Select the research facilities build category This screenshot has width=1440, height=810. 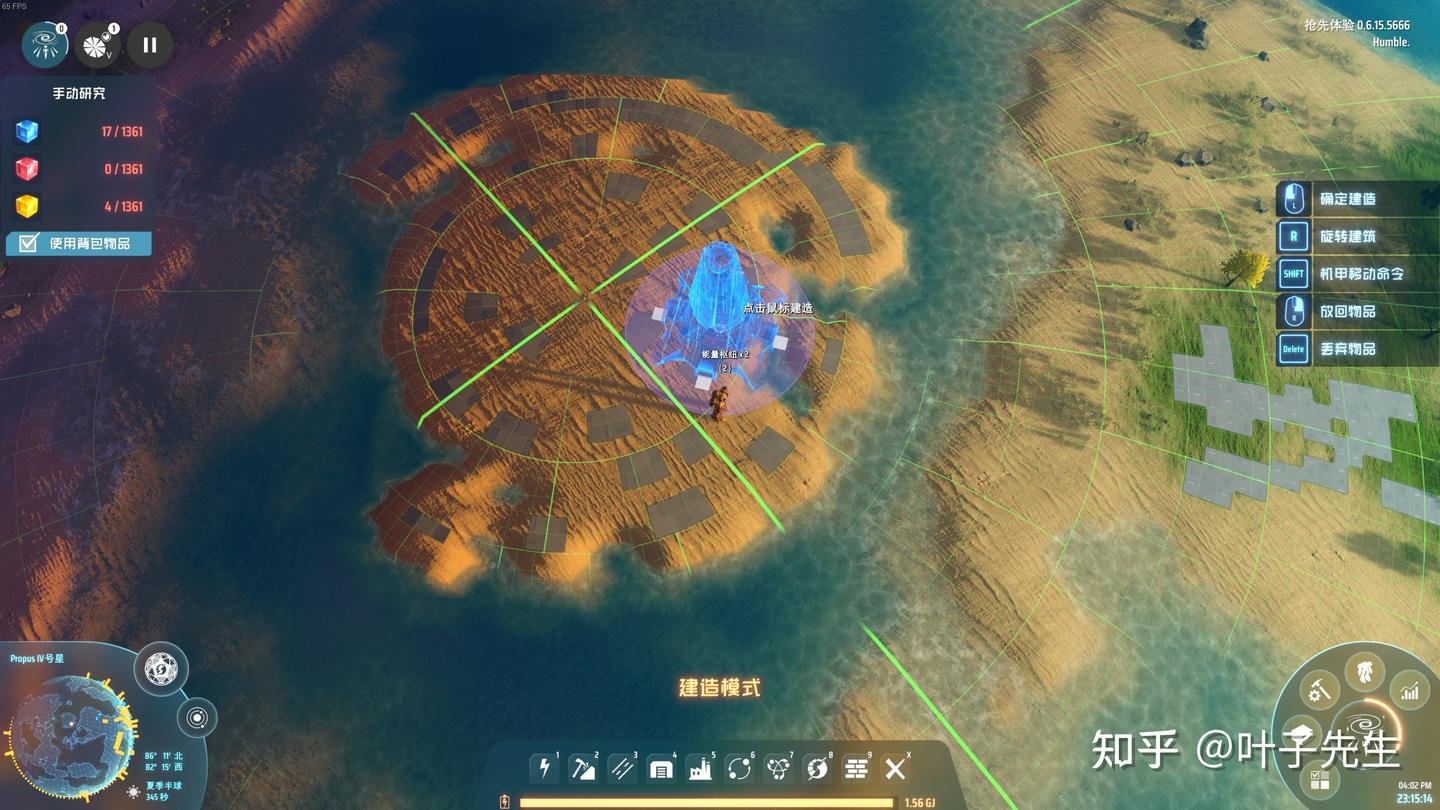(x=777, y=768)
